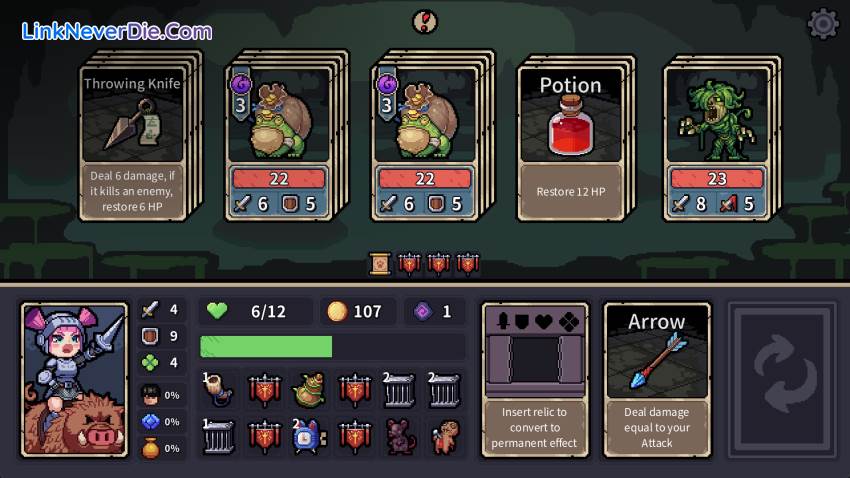Image resolution: width=850 pixels, height=478 pixels.
Task: Click the red exclamation alert icon
Action: click(425, 20)
